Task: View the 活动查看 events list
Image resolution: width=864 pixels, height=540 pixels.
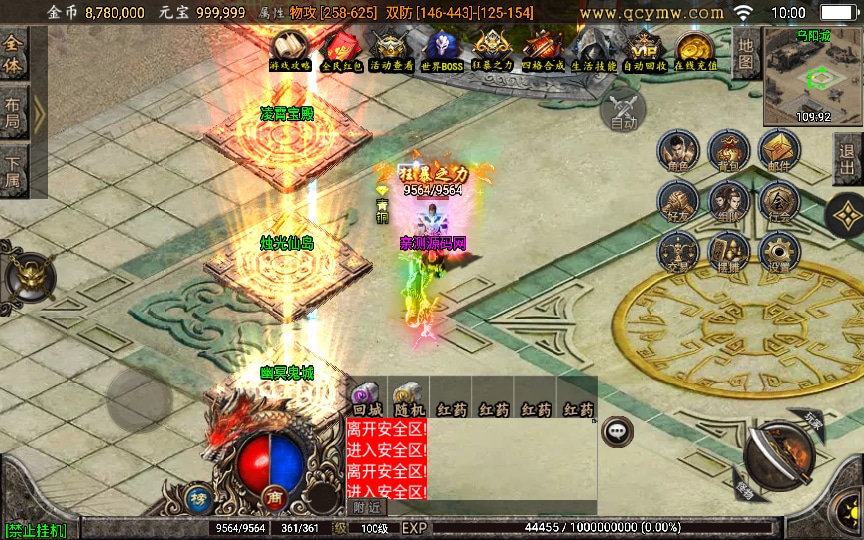Action: click(x=391, y=50)
